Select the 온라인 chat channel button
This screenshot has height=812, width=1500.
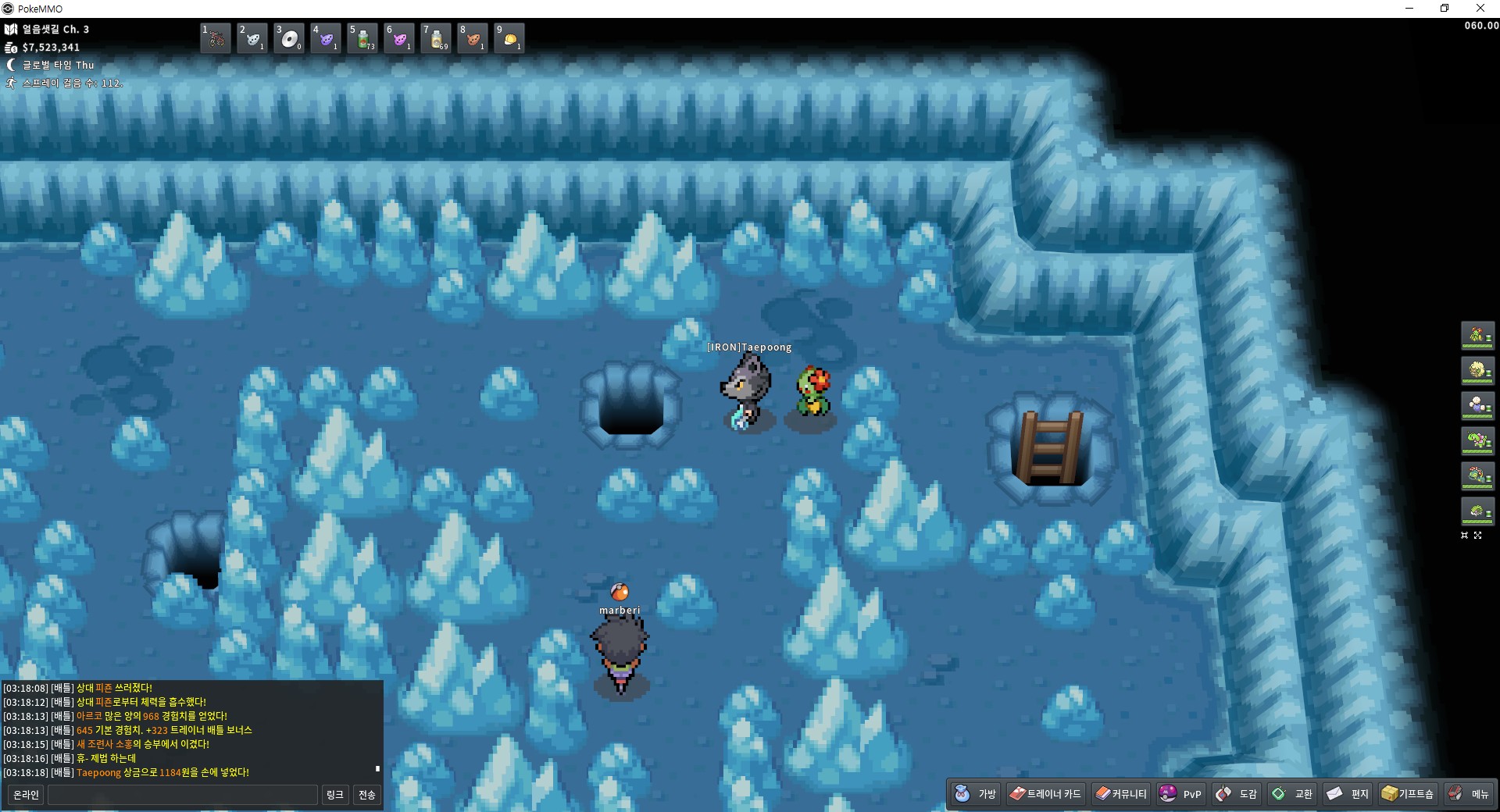26,795
